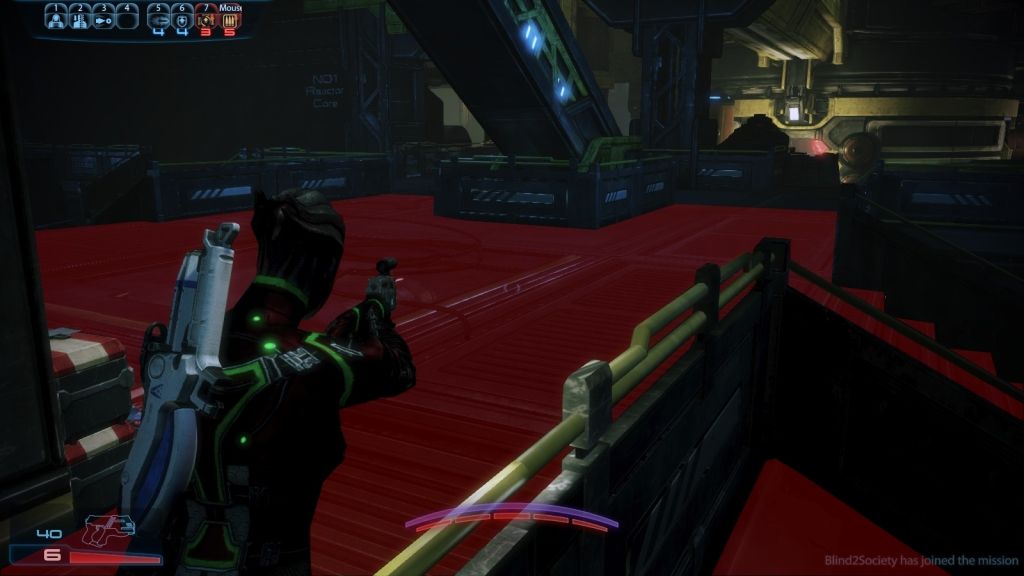The image size is (1024, 576).
Task: Select the equipped pistol weapon icon
Action: coord(109,530)
